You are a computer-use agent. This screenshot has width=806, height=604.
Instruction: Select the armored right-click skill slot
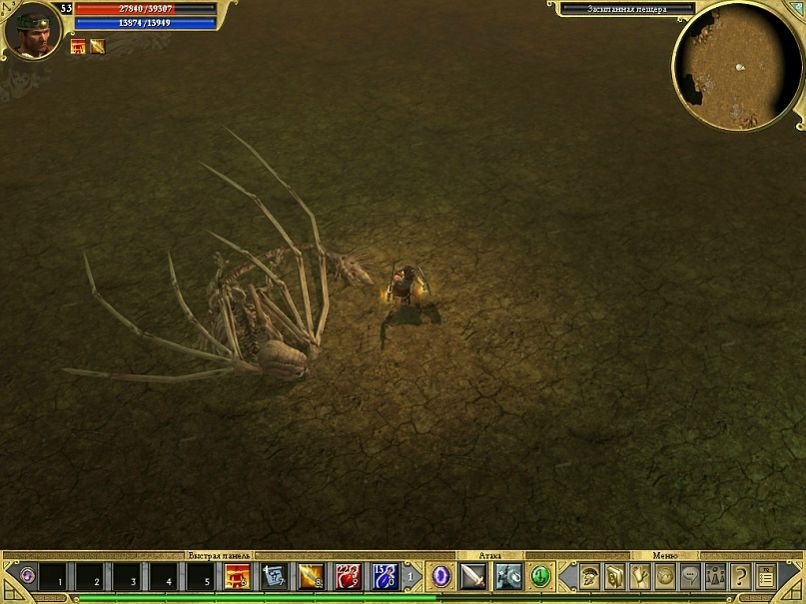[x=508, y=576]
